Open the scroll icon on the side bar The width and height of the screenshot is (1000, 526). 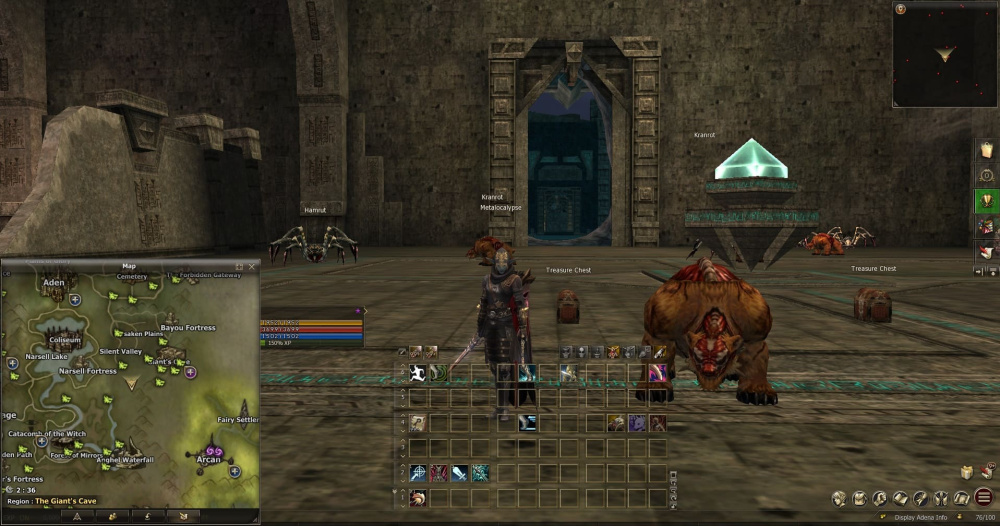[987, 151]
